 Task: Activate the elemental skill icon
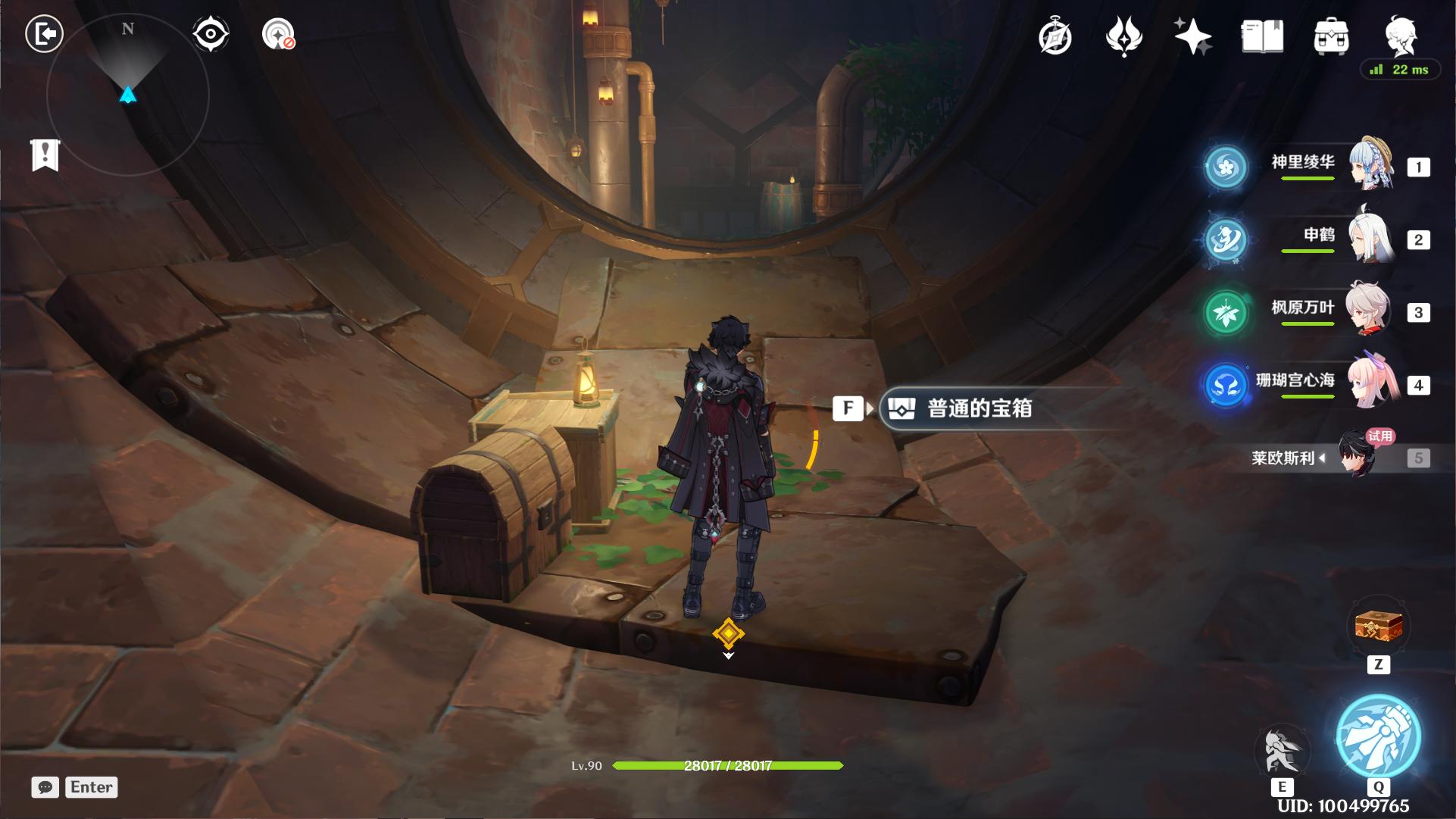(x=1282, y=752)
